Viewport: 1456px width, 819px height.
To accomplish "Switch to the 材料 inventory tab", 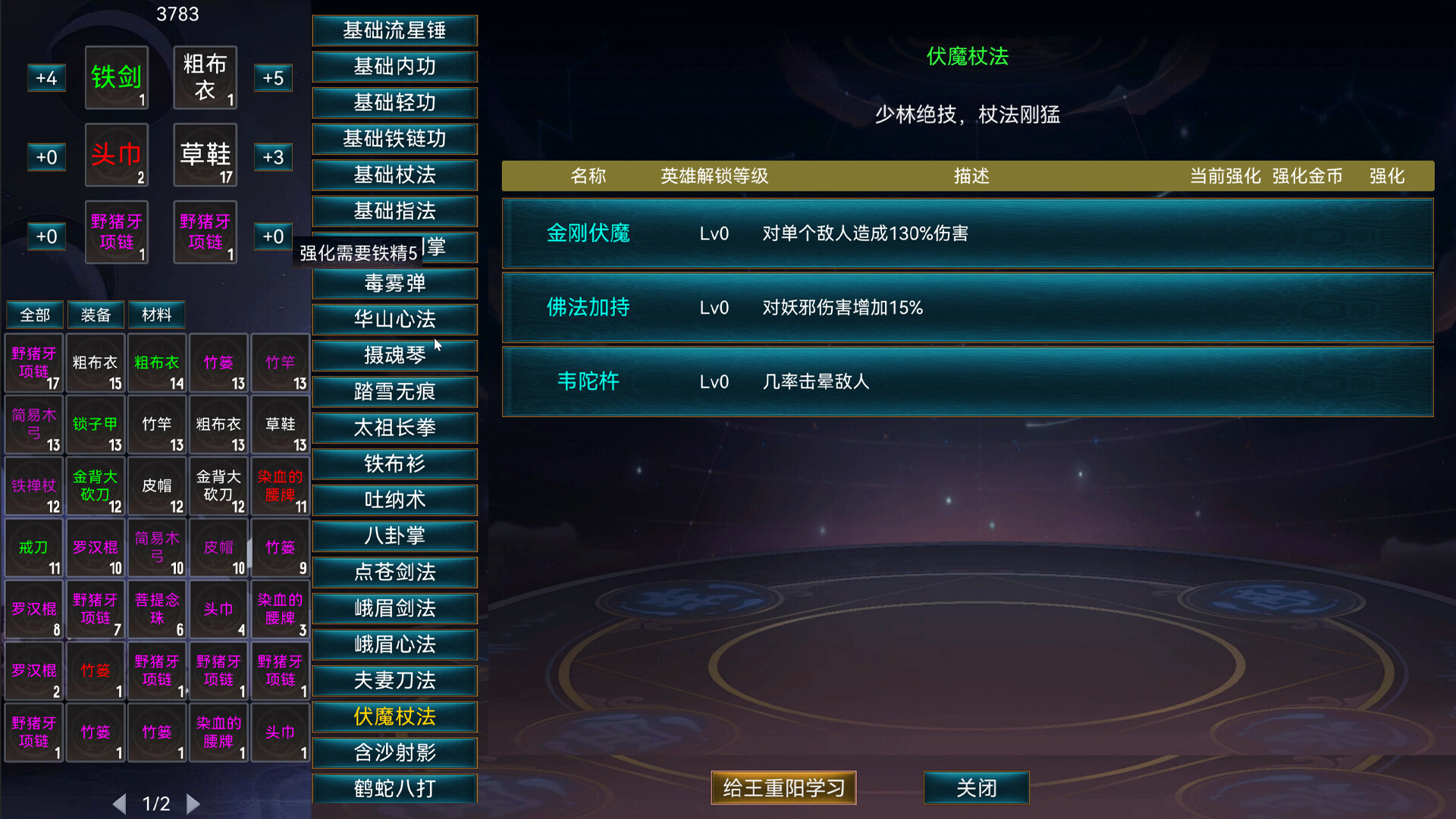I will coord(157,314).
